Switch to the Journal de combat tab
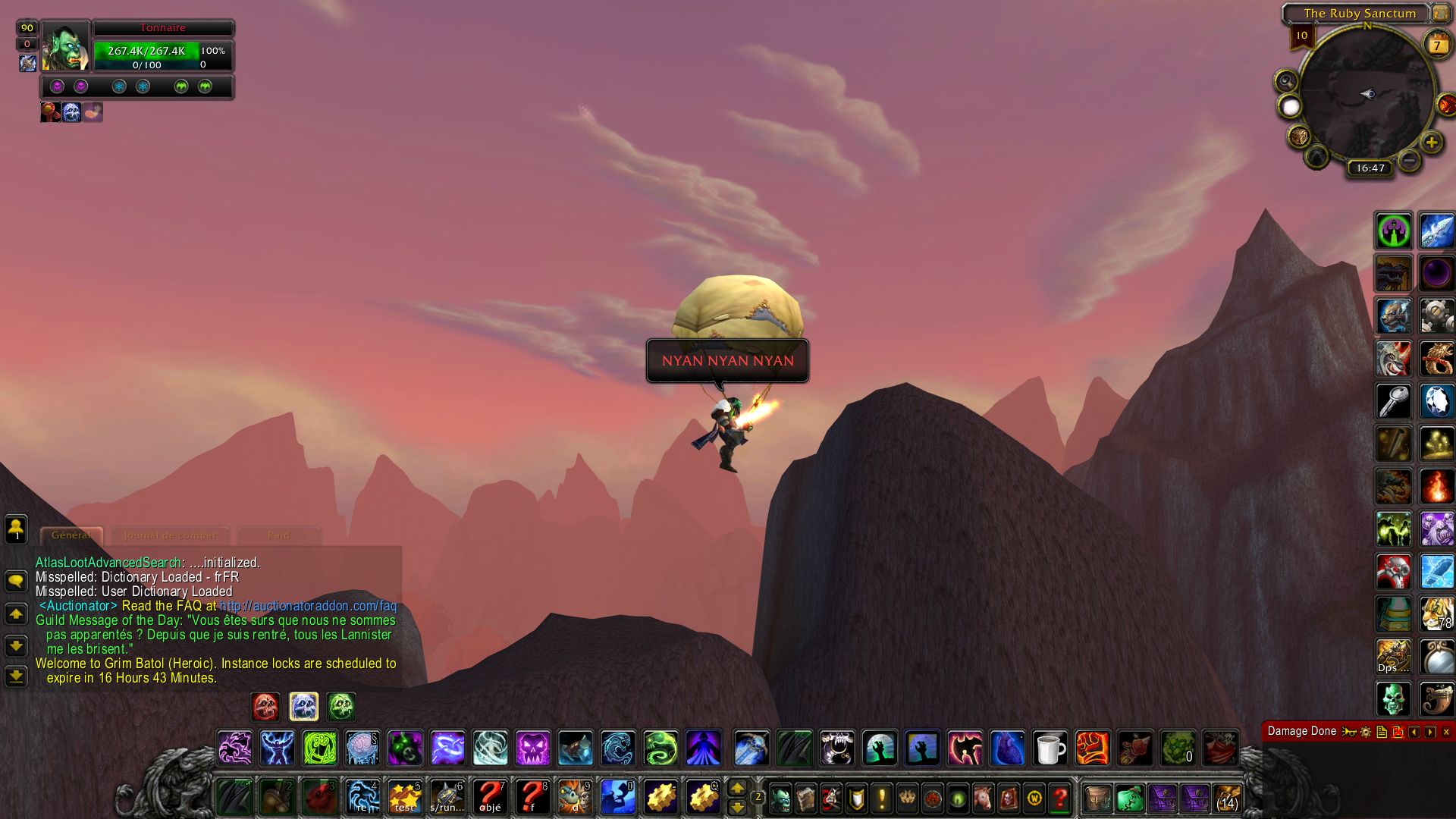Viewport: 1456px width, 819px height. (170, 535)
